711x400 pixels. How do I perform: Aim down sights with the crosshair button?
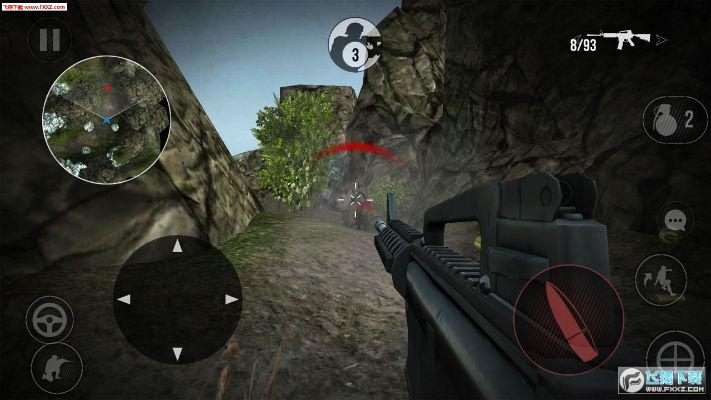click(674, 357)
